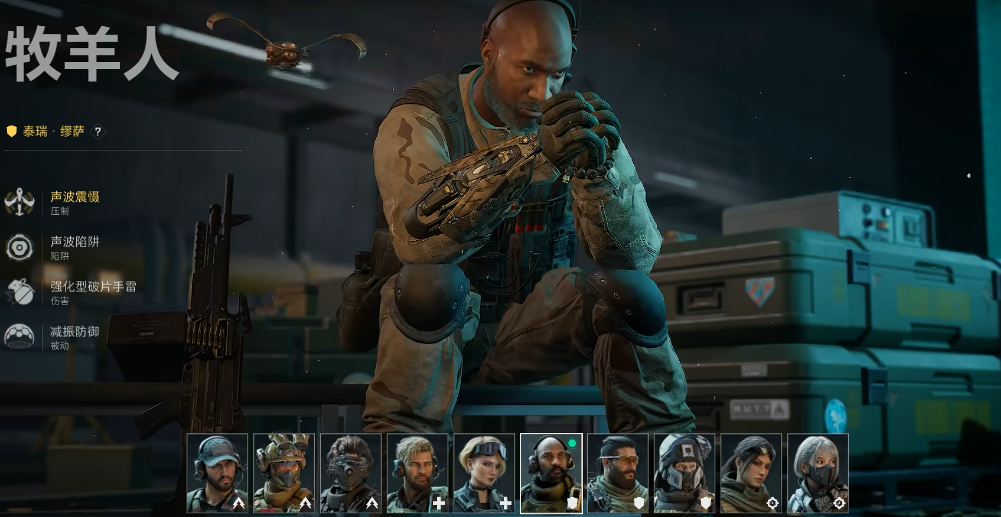Select the operator wearing a blue cap
This screenshot has width=1001, height=517.
pos(217,473)
